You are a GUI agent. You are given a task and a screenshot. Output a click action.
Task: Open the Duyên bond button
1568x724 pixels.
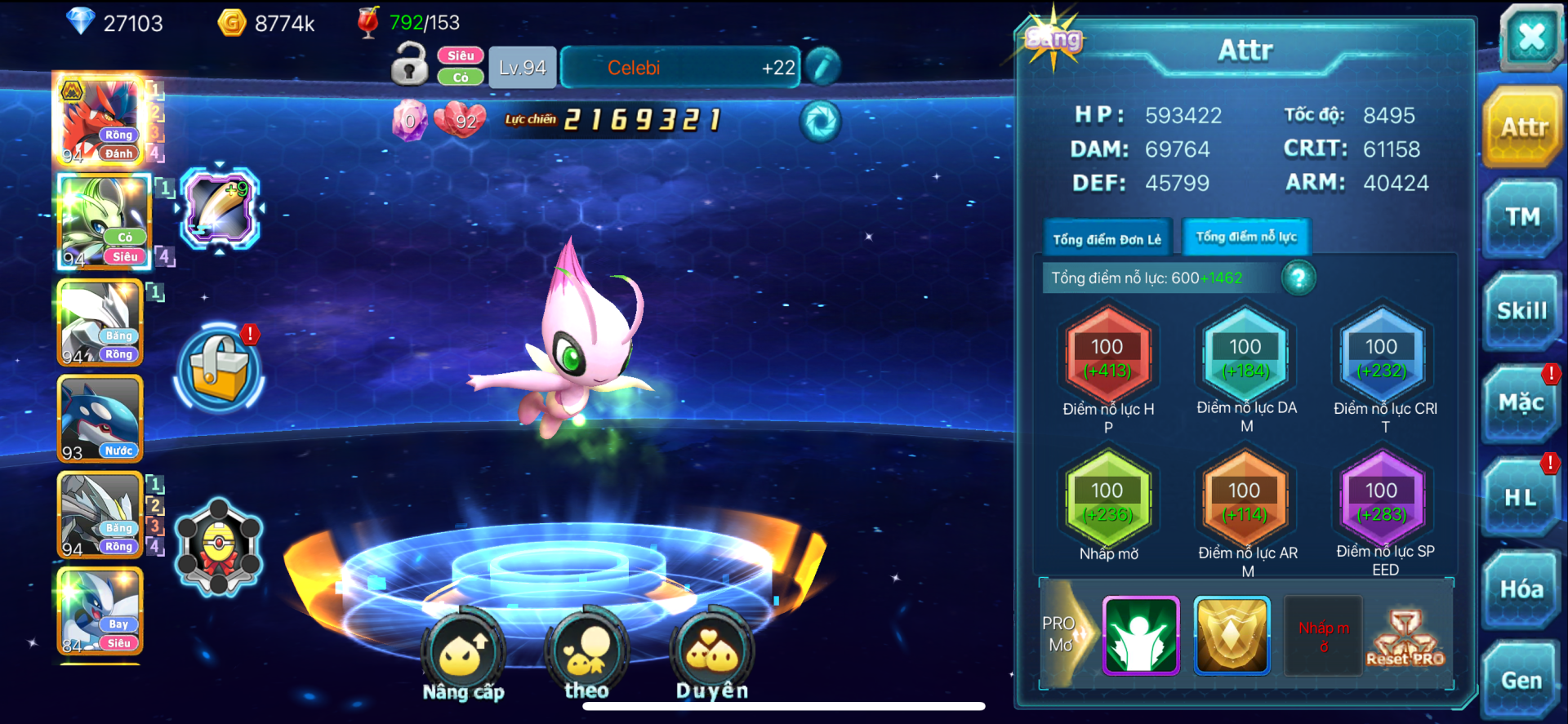[712, 655]
